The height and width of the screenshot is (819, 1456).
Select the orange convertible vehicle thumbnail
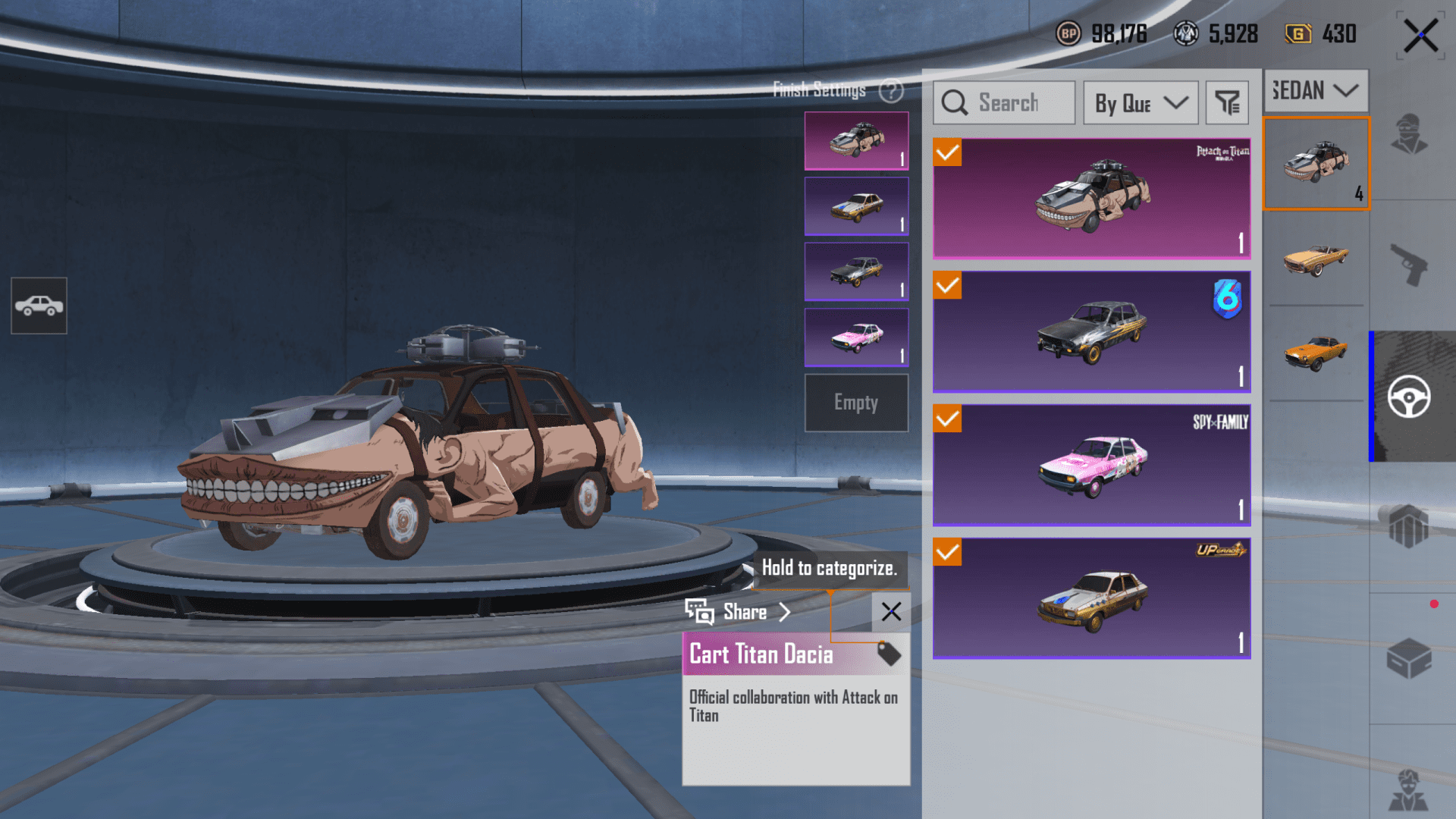(x=1316, y=259)
